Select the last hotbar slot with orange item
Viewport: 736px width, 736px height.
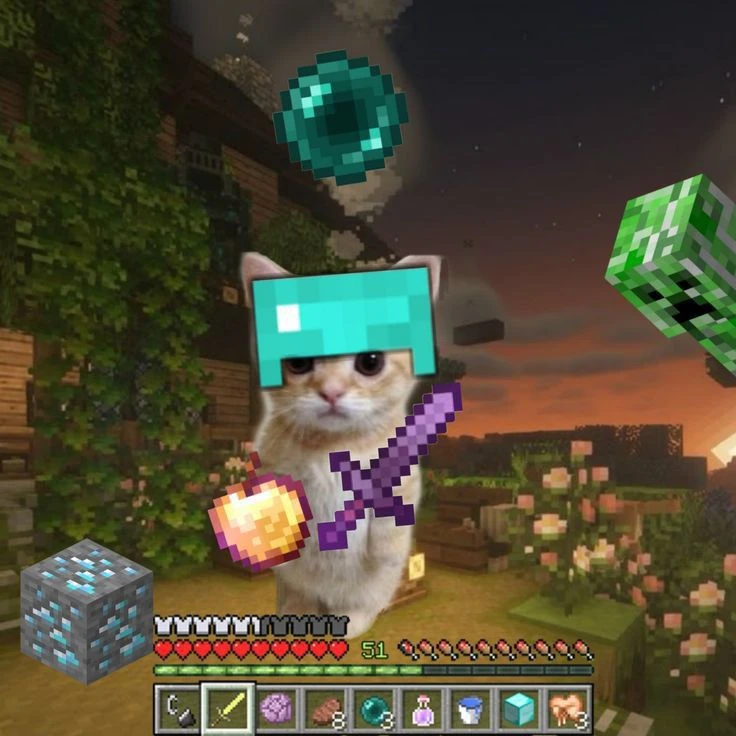click(x=567, y=709)
